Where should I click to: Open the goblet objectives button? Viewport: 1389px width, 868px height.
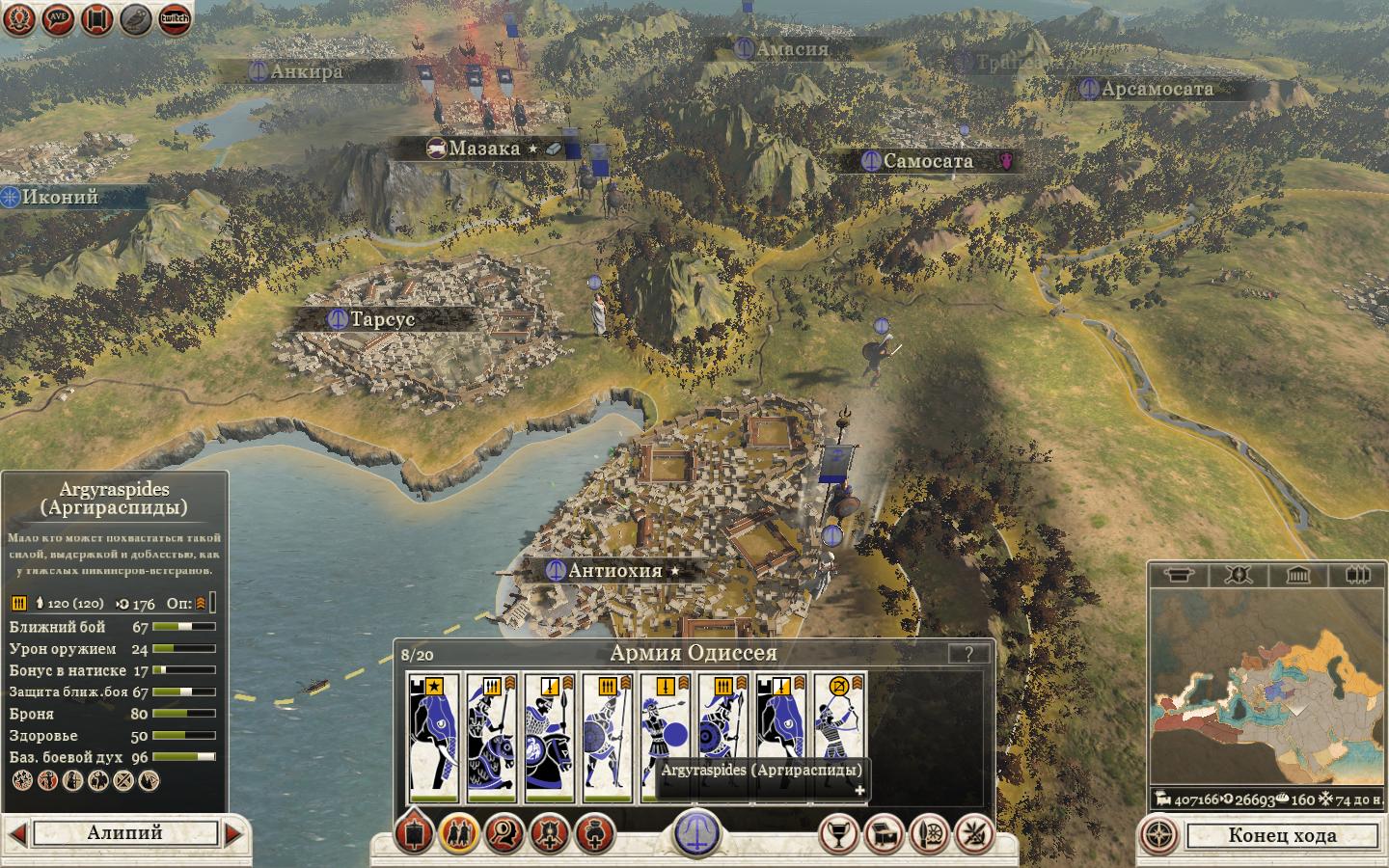[838, 833]
